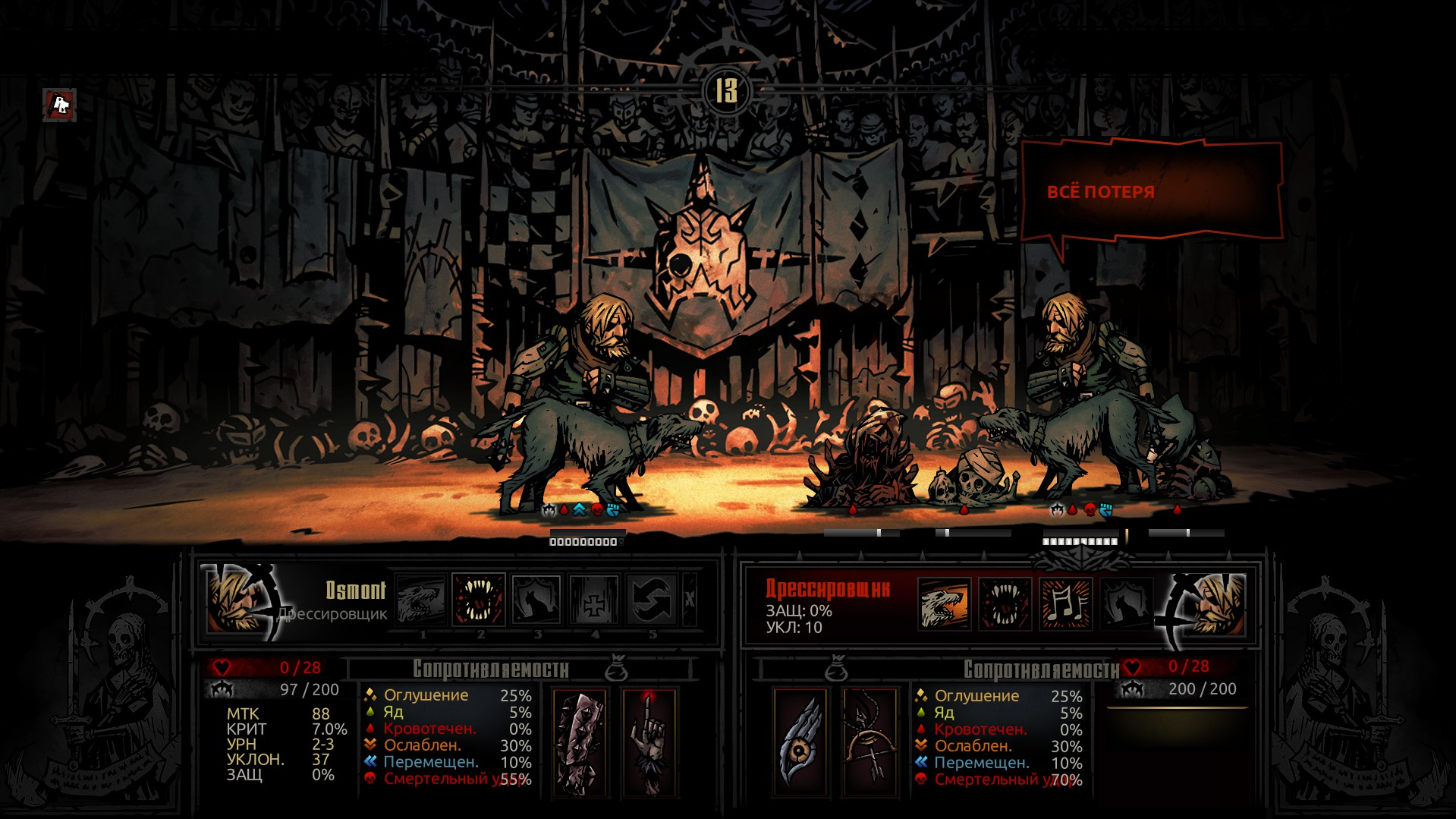The width and height of the screenshot is (1456, 819).
Task: Select Osmont's hound attack skill
Action: (421, 600)
